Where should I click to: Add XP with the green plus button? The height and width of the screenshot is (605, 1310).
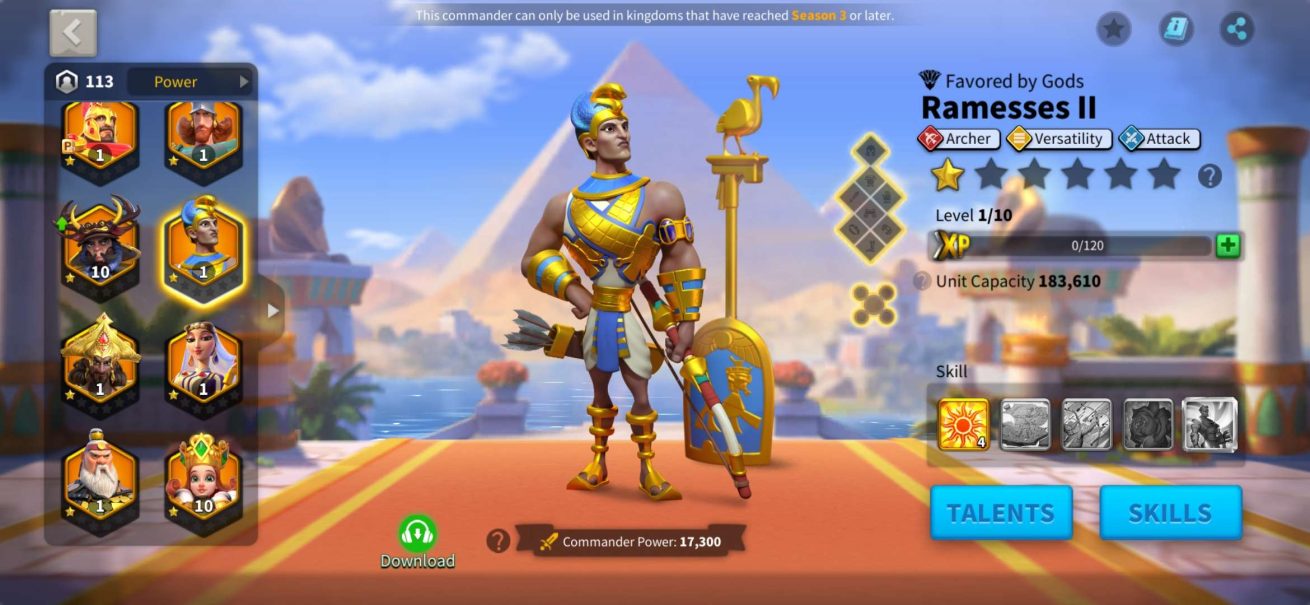(1228, 246)
